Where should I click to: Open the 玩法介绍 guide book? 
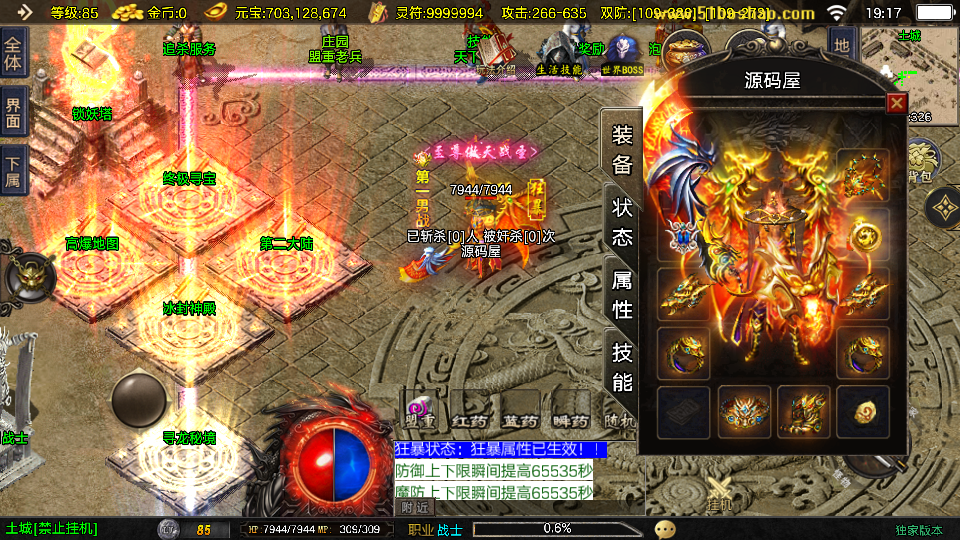tap(495, 55)
